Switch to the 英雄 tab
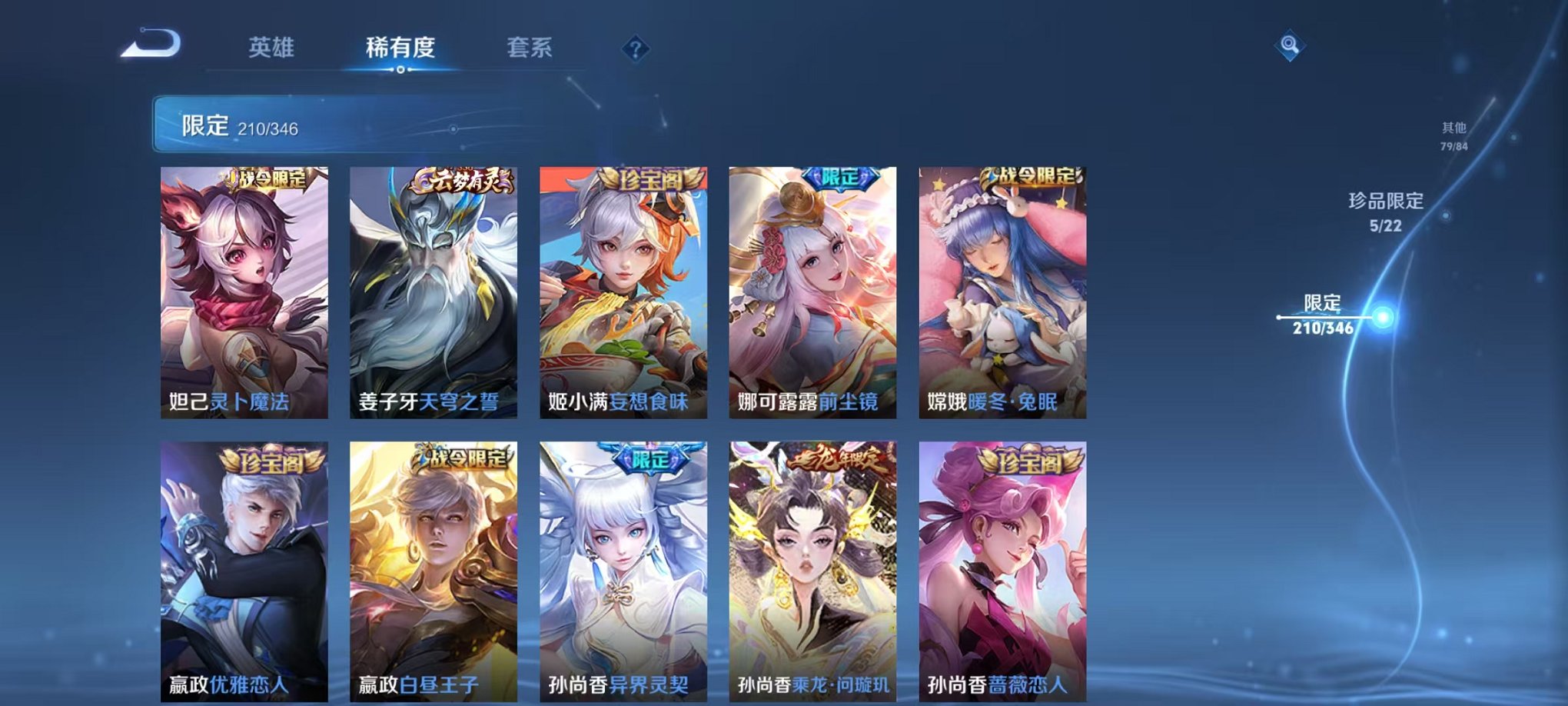The width and height of the screenshot is (1568, 706). [271, 48]
